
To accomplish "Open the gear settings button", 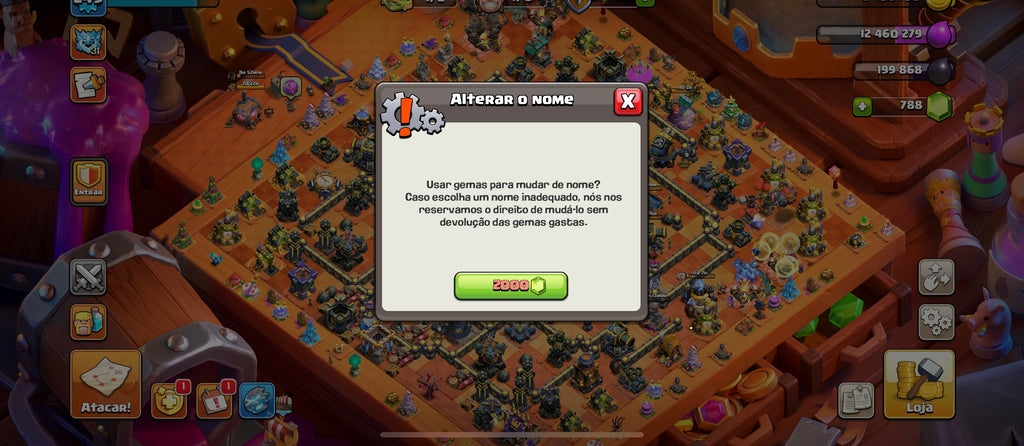I will pyautogui.click(x=936, y=322).
